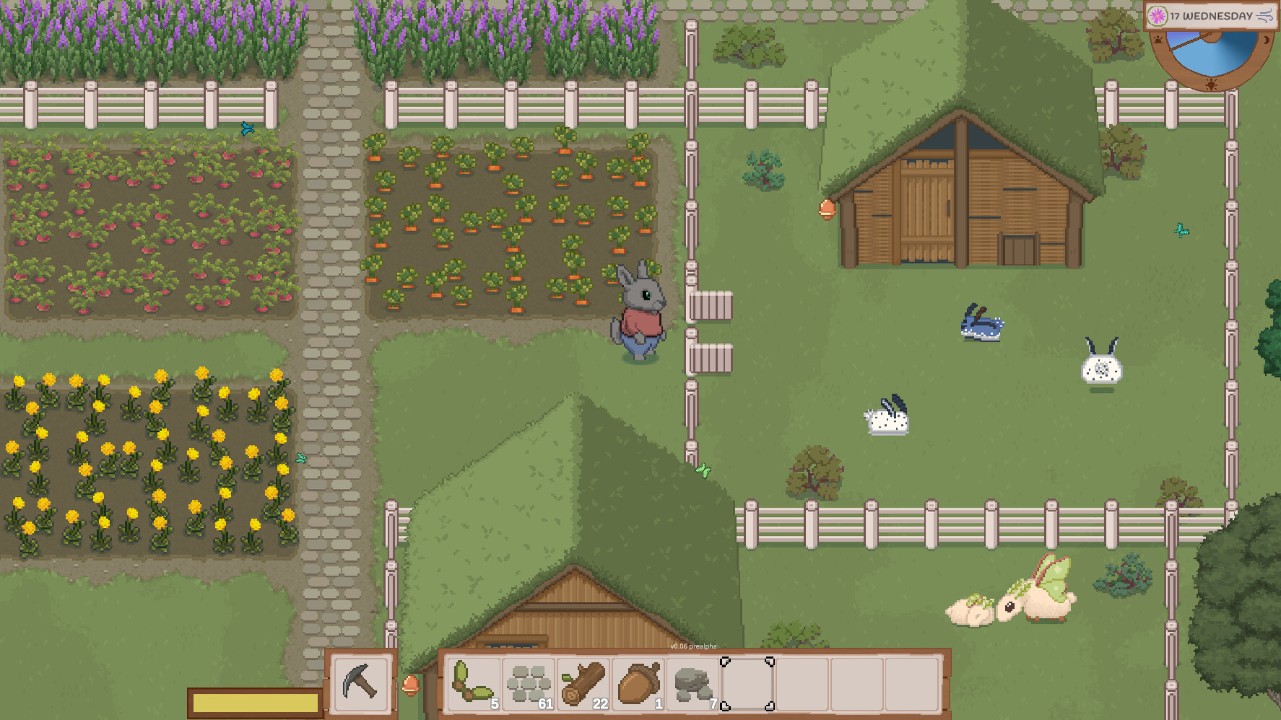Choose the grey rocks hotbar slot
The width and height of the screenshot is (1281, 720).
[x=693, y=684]
